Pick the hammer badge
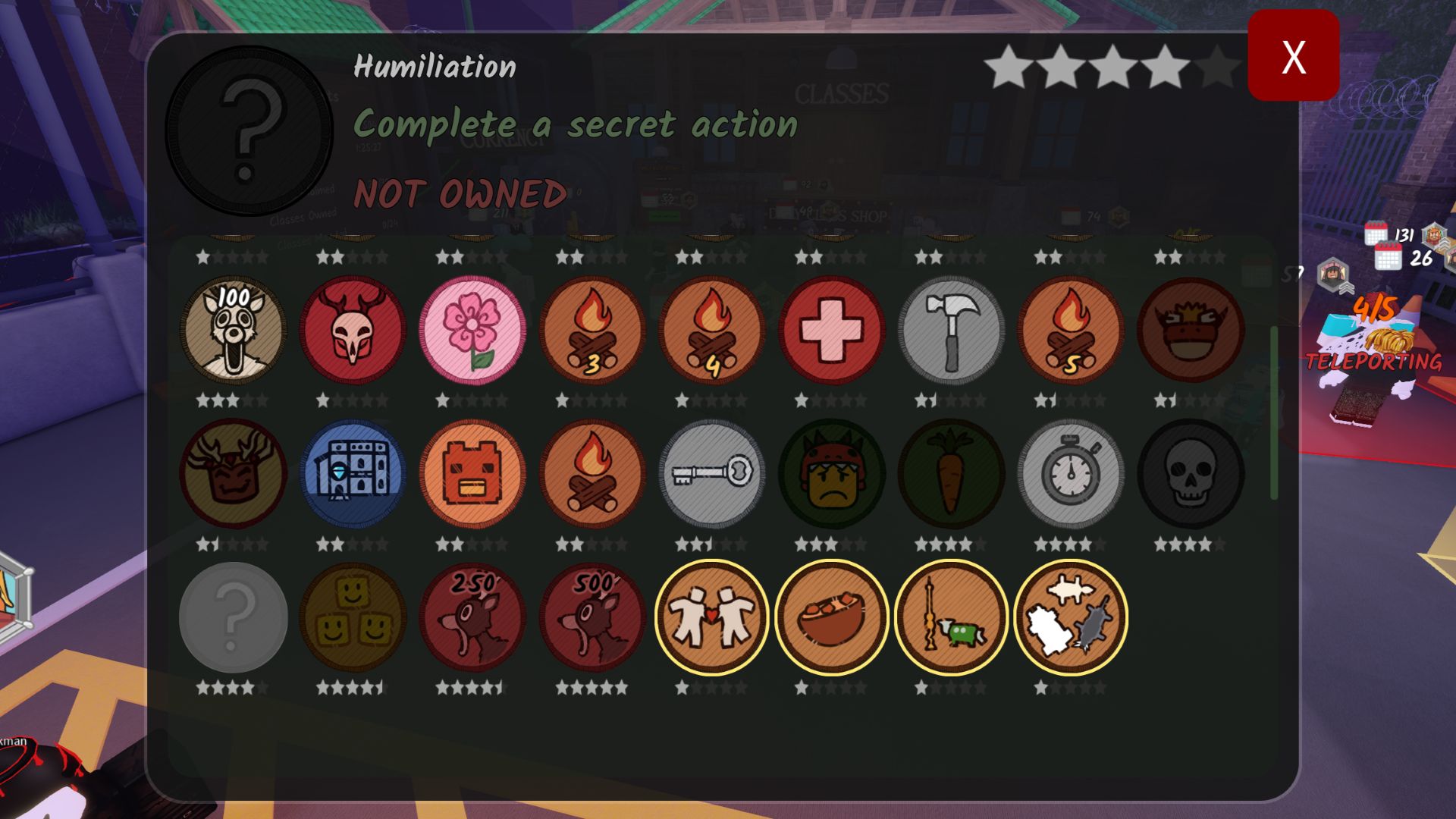Viewport: 1456px width, 819px height. coord(951,330)
